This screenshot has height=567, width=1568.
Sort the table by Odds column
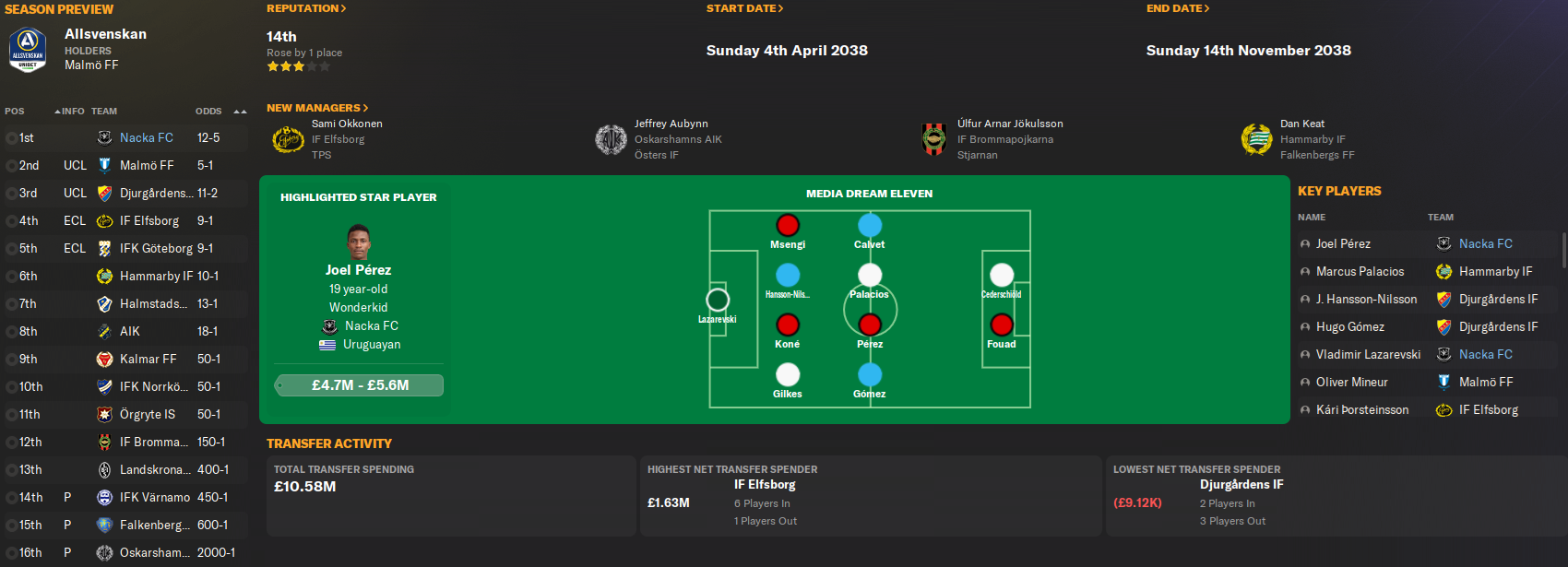click(x=208, y=112)
